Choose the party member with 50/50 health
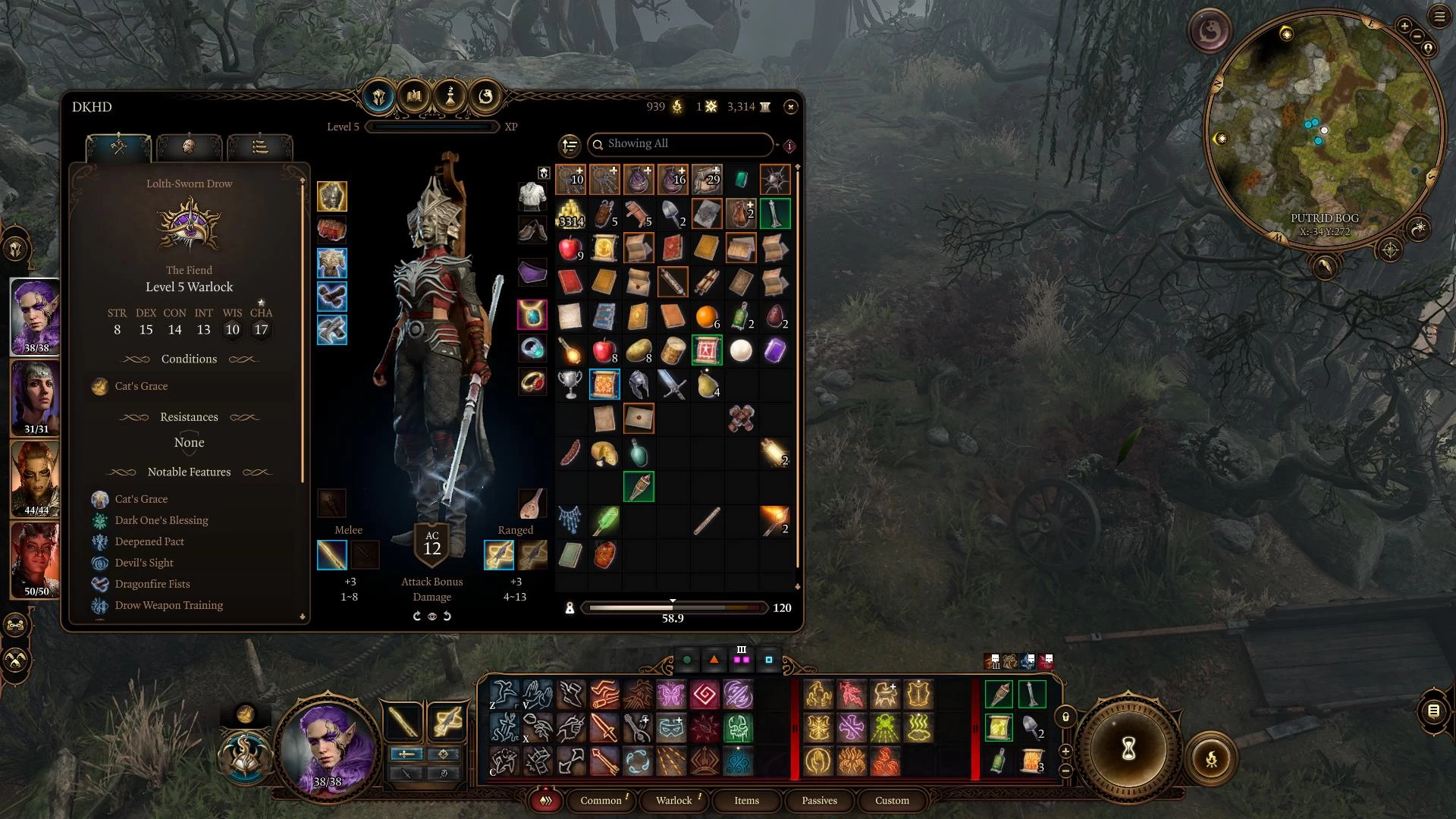This screenshot has width=1456, height=819. (x=36, y=560)
